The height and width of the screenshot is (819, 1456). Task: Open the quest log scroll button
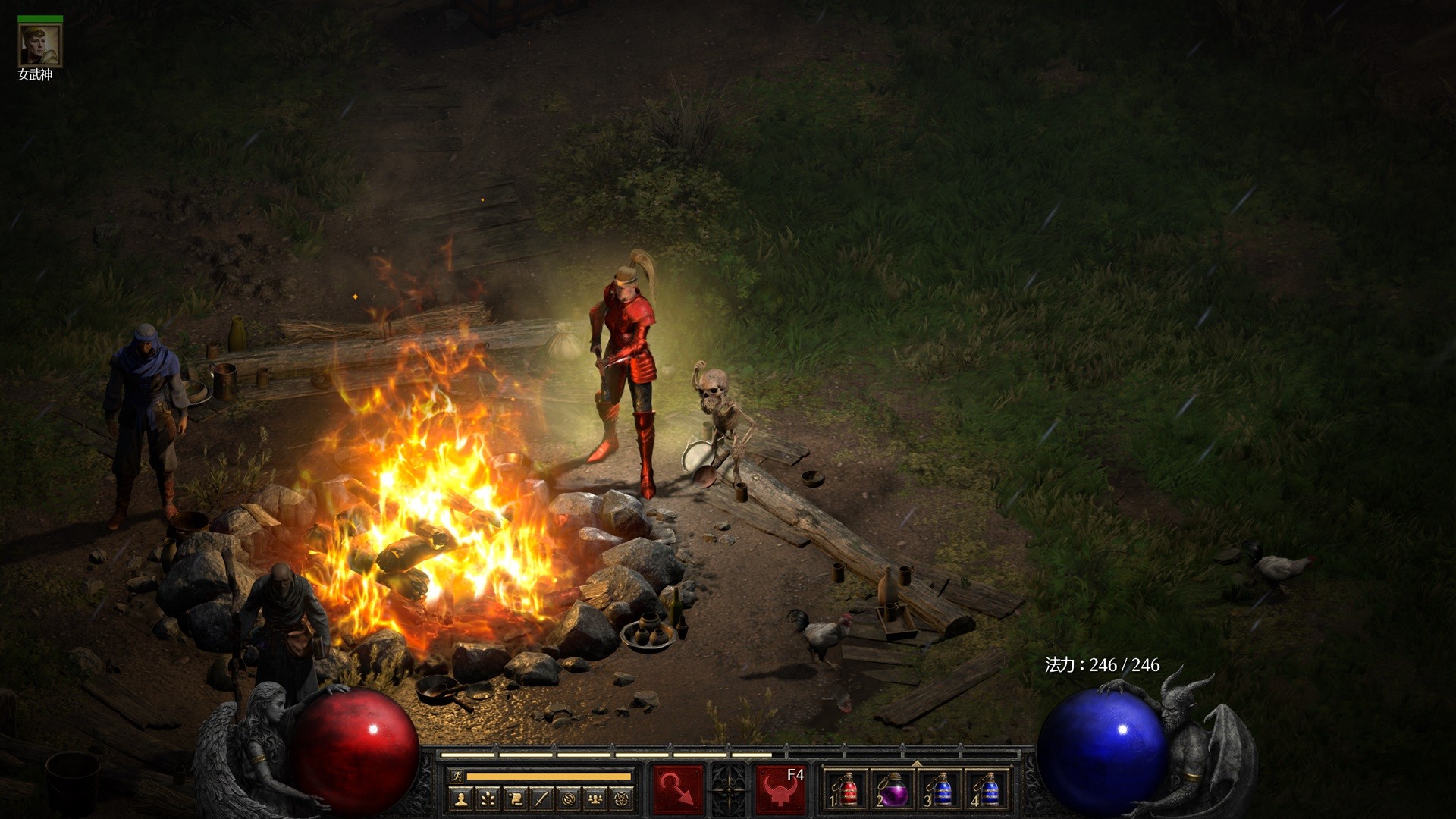[515, 799]
